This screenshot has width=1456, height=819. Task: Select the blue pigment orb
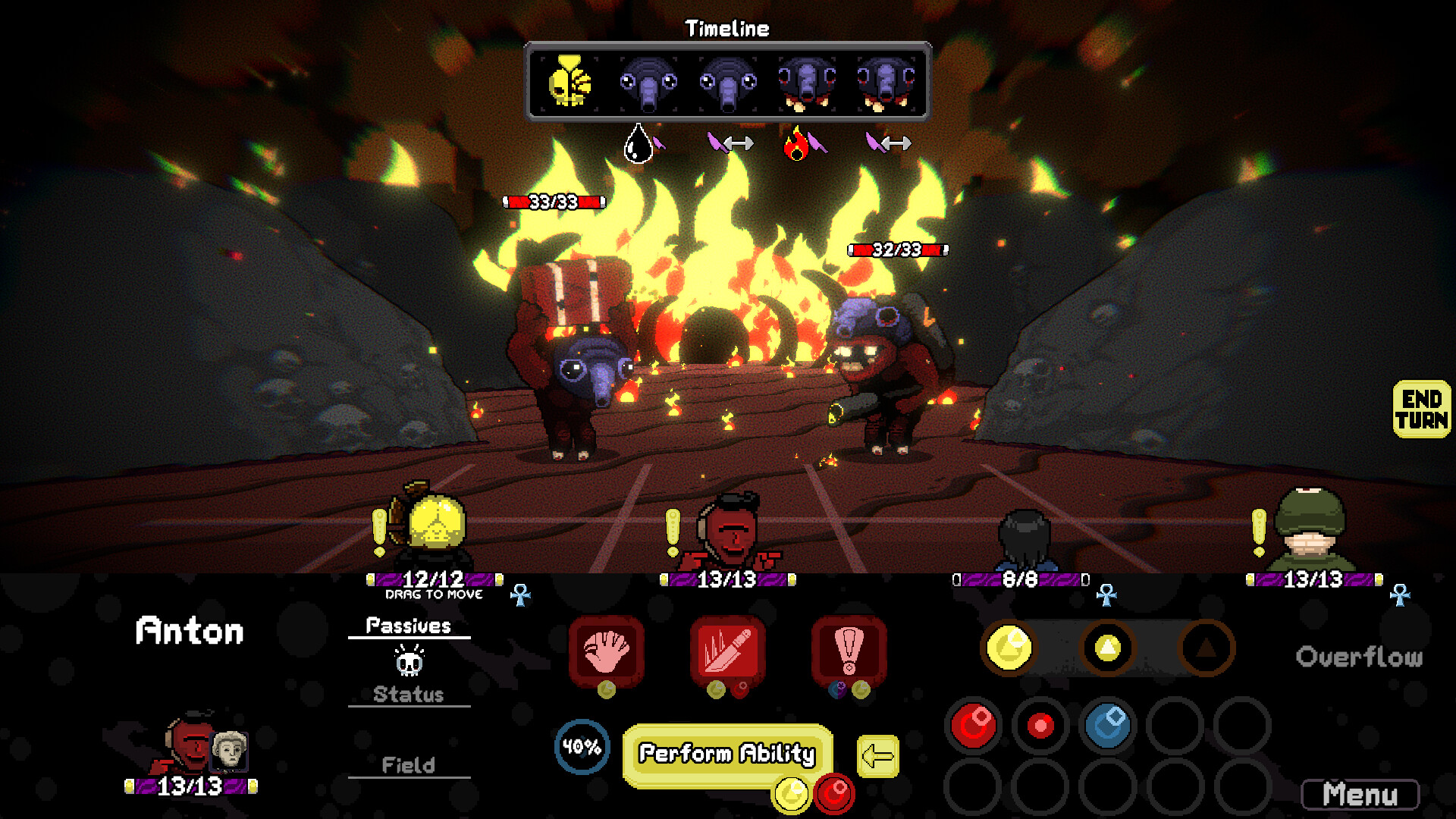[x=1107, y=725]
